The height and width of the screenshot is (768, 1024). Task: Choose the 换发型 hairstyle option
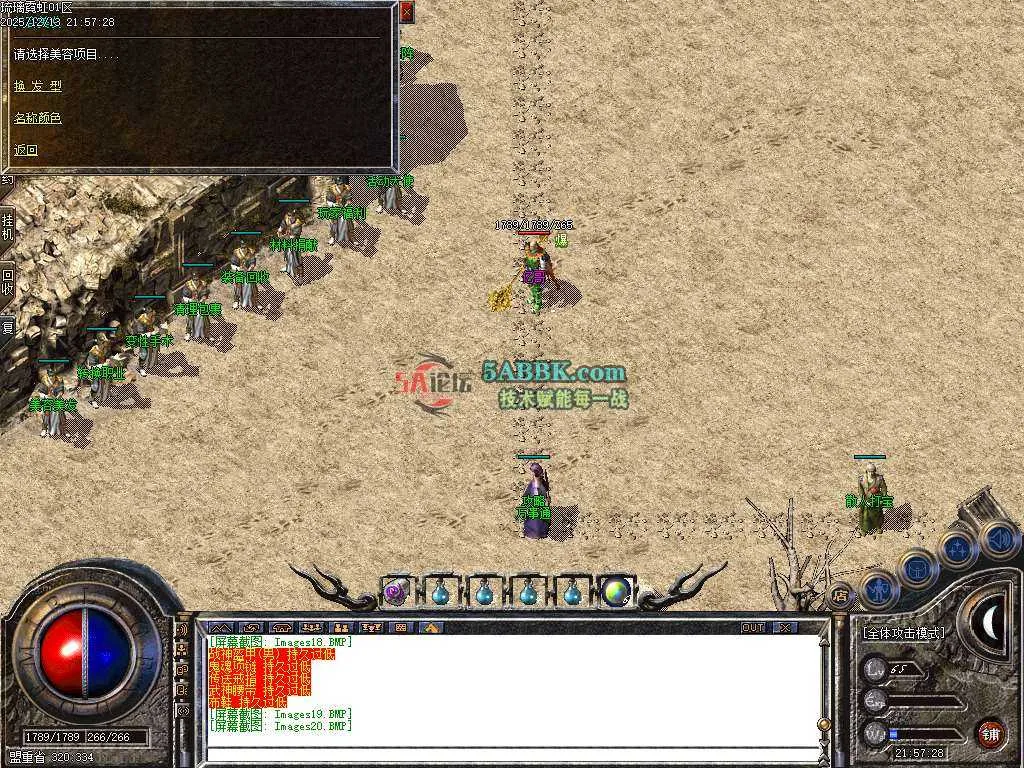point(37,86)
